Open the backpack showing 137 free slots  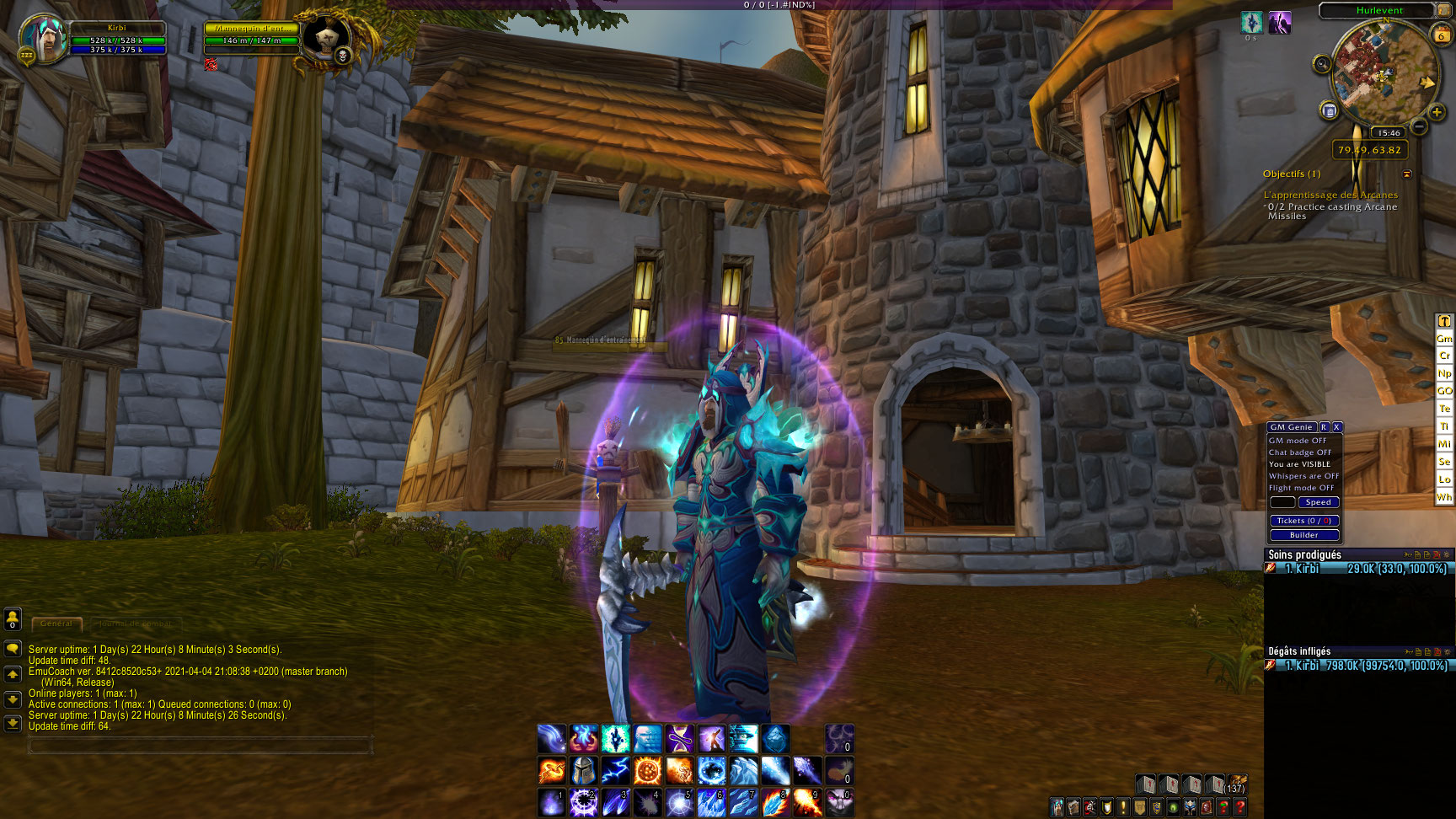point(1236,784)
